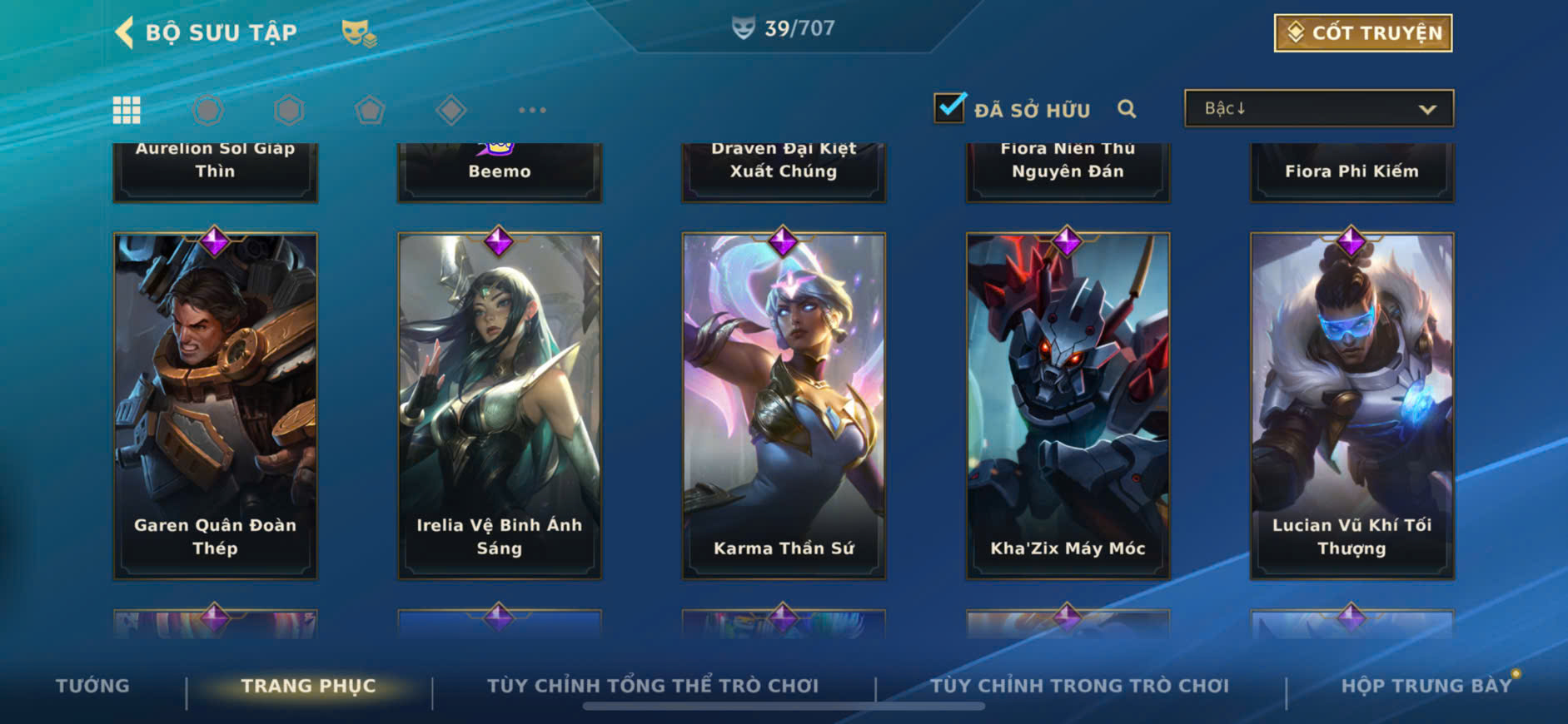1568x724 pixels.
Task: Choose the diamond rarity filter
Action: click(x=450, y=110)
